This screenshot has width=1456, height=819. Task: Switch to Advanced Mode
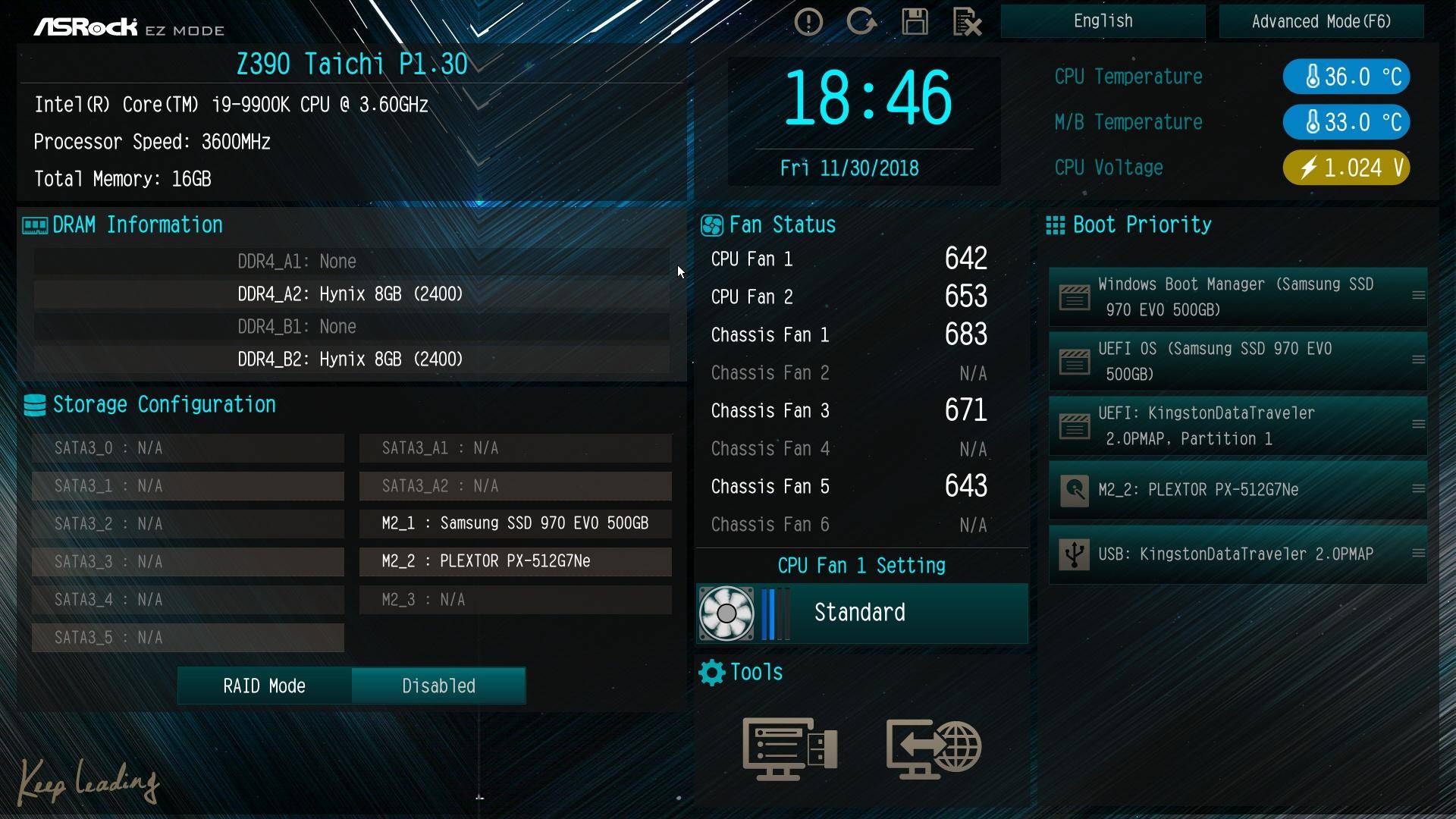[x=1321, y=21]
